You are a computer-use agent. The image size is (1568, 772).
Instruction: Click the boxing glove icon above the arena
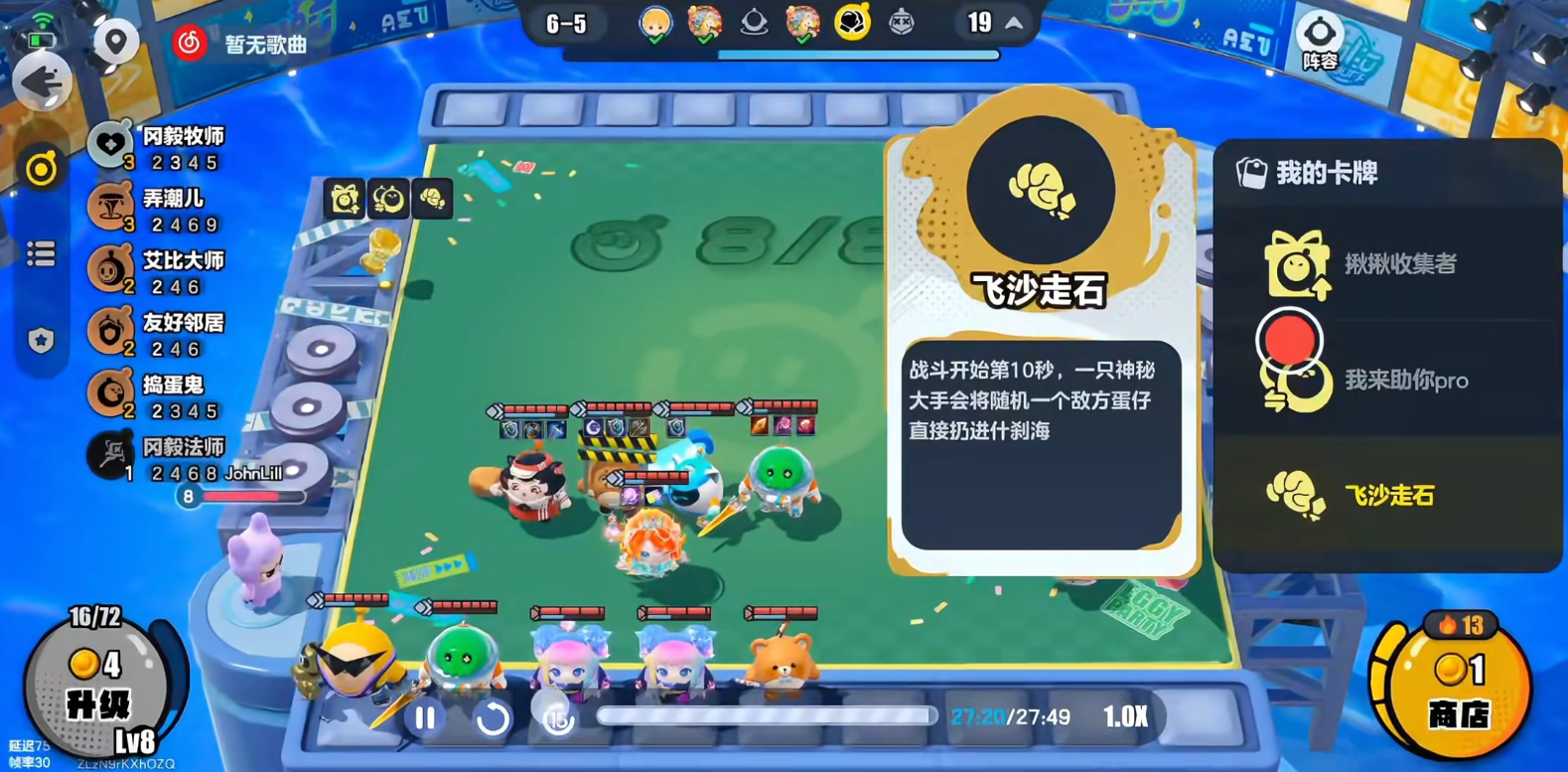(x=433, y=199)
